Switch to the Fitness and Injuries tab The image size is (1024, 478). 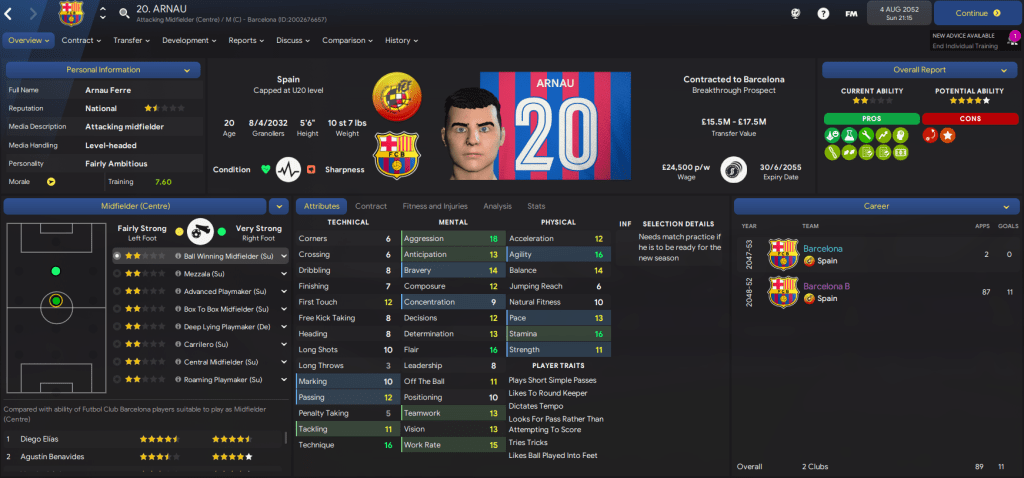click(x=435, y=206)
